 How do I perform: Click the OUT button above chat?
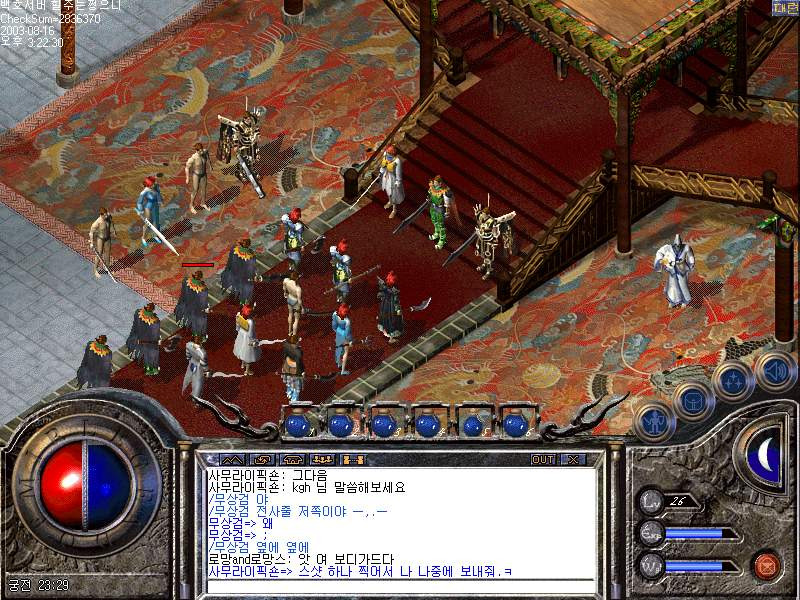point(543,459)
